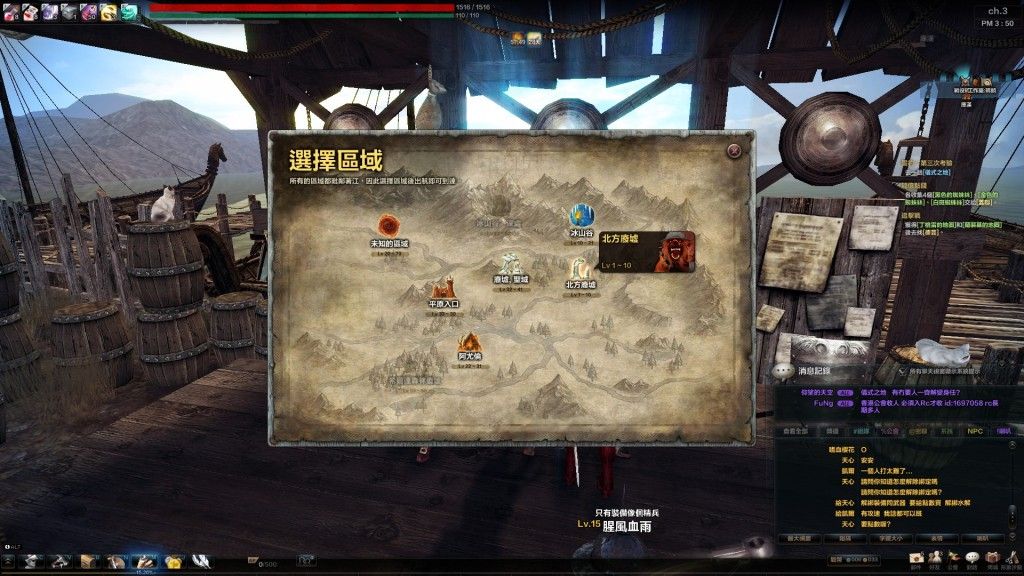Click the 消息記錄 message log speech bubble
Viewport: 1024px width, 576px height.
point(781,370)
